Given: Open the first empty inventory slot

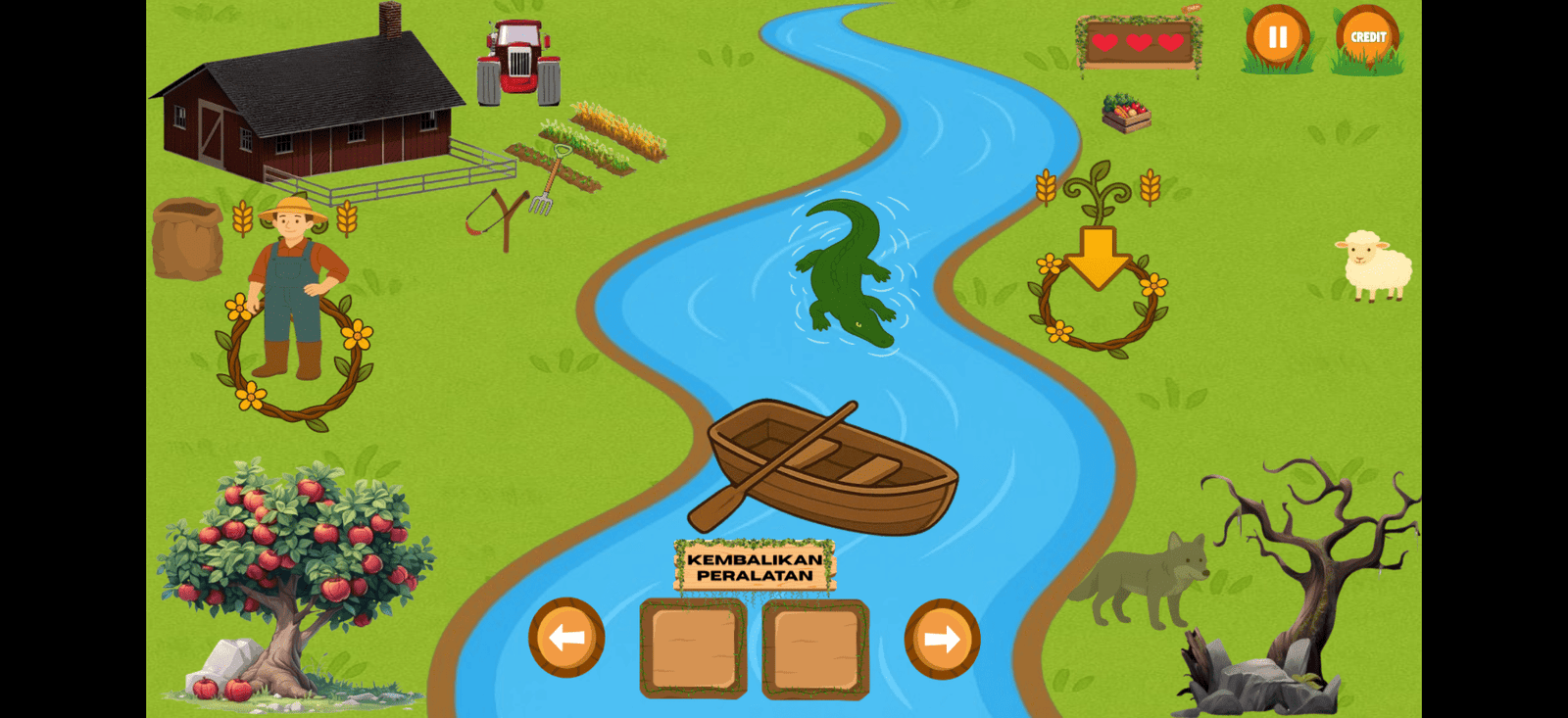Looking at the screenshot, I should pyautogui.click(x=693, y=648).
